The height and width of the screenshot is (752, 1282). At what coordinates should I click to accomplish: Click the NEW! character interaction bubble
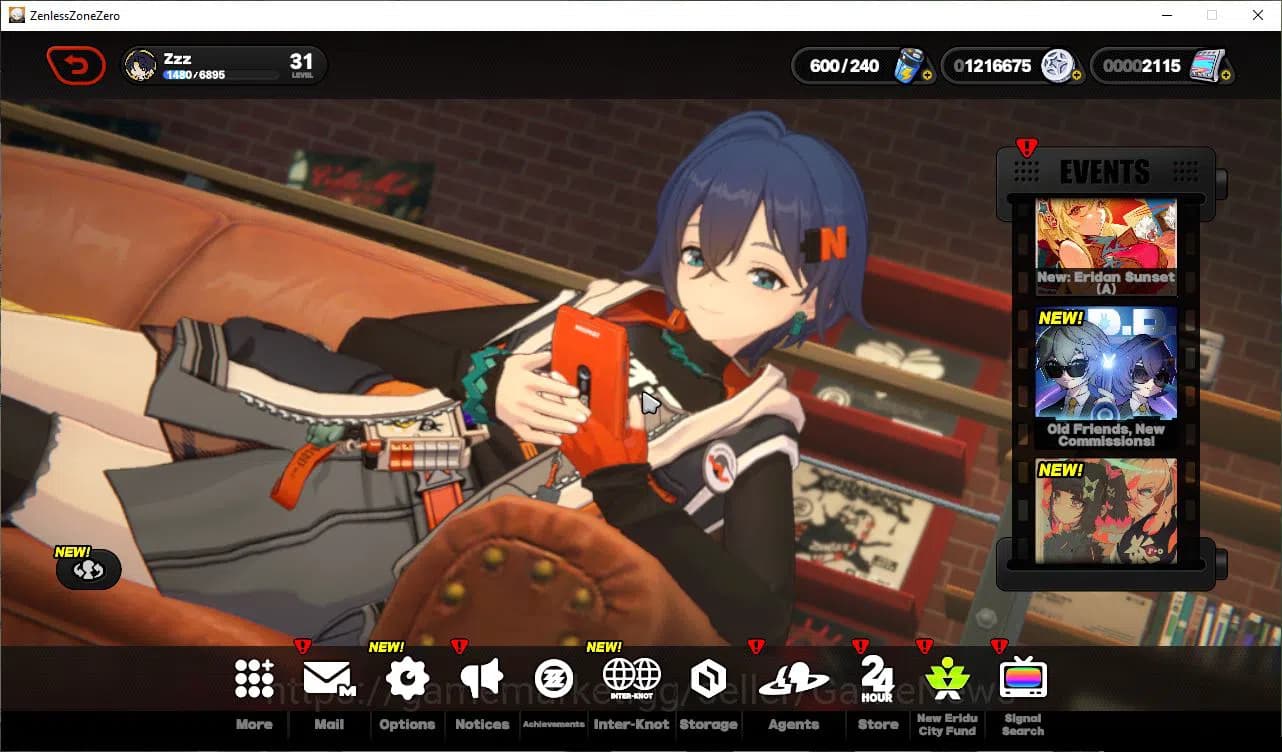coord(89,569)
